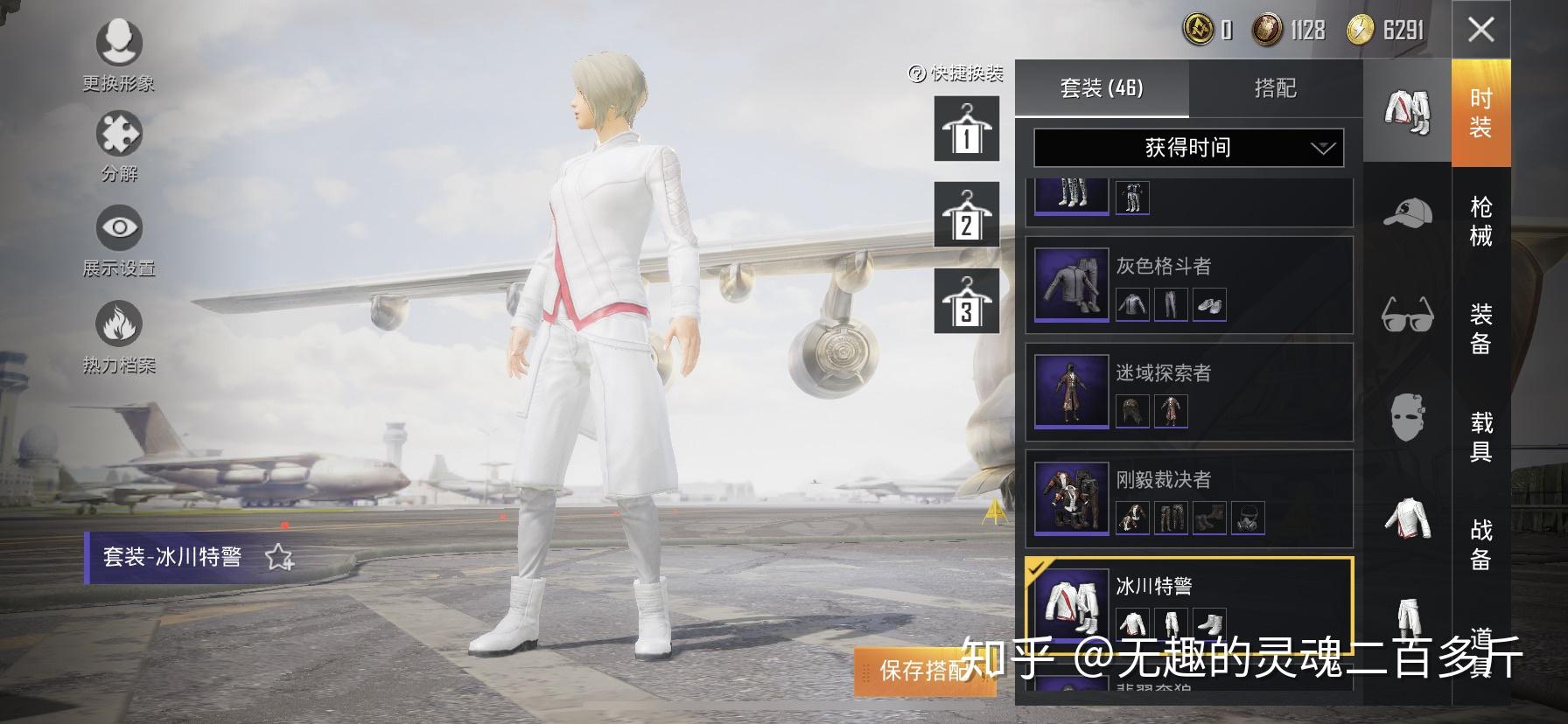Open the 获得时间 sort dropdown
The height and width of the screenshot is (724, 1568).
coord(1187,148)
